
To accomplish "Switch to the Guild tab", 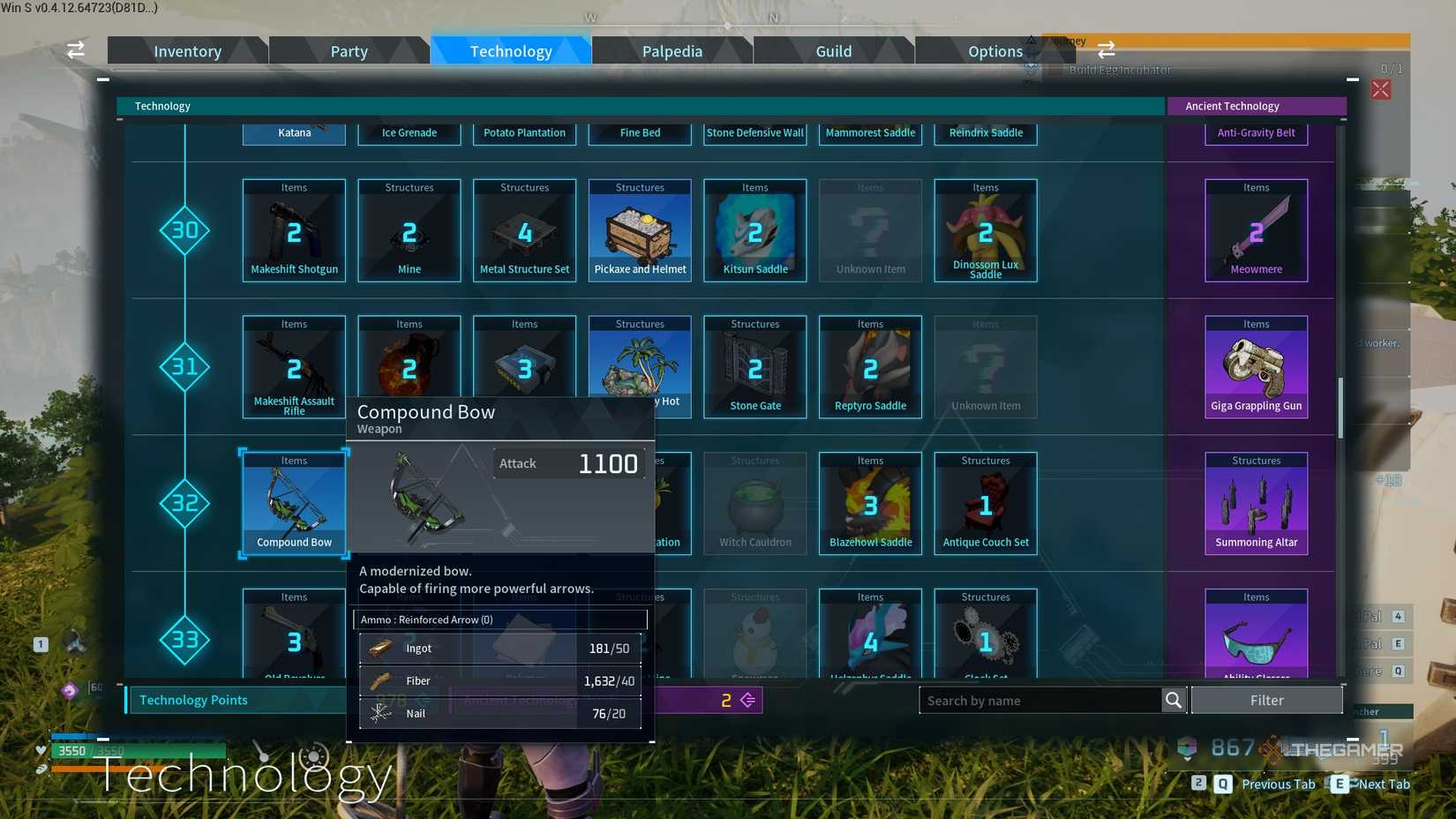I will [833, 50].
